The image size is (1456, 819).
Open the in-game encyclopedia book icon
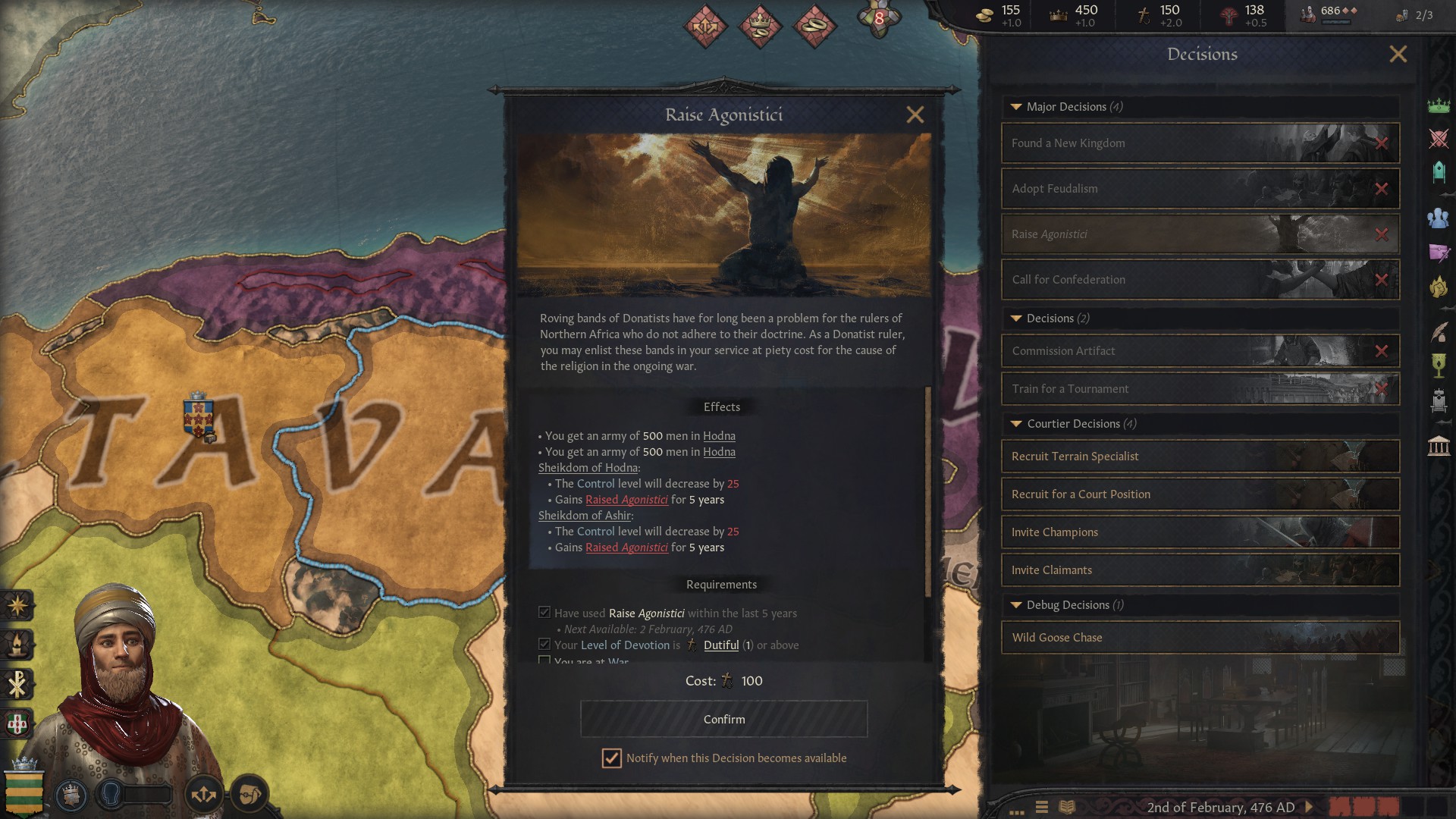[x=1066, y=807]
